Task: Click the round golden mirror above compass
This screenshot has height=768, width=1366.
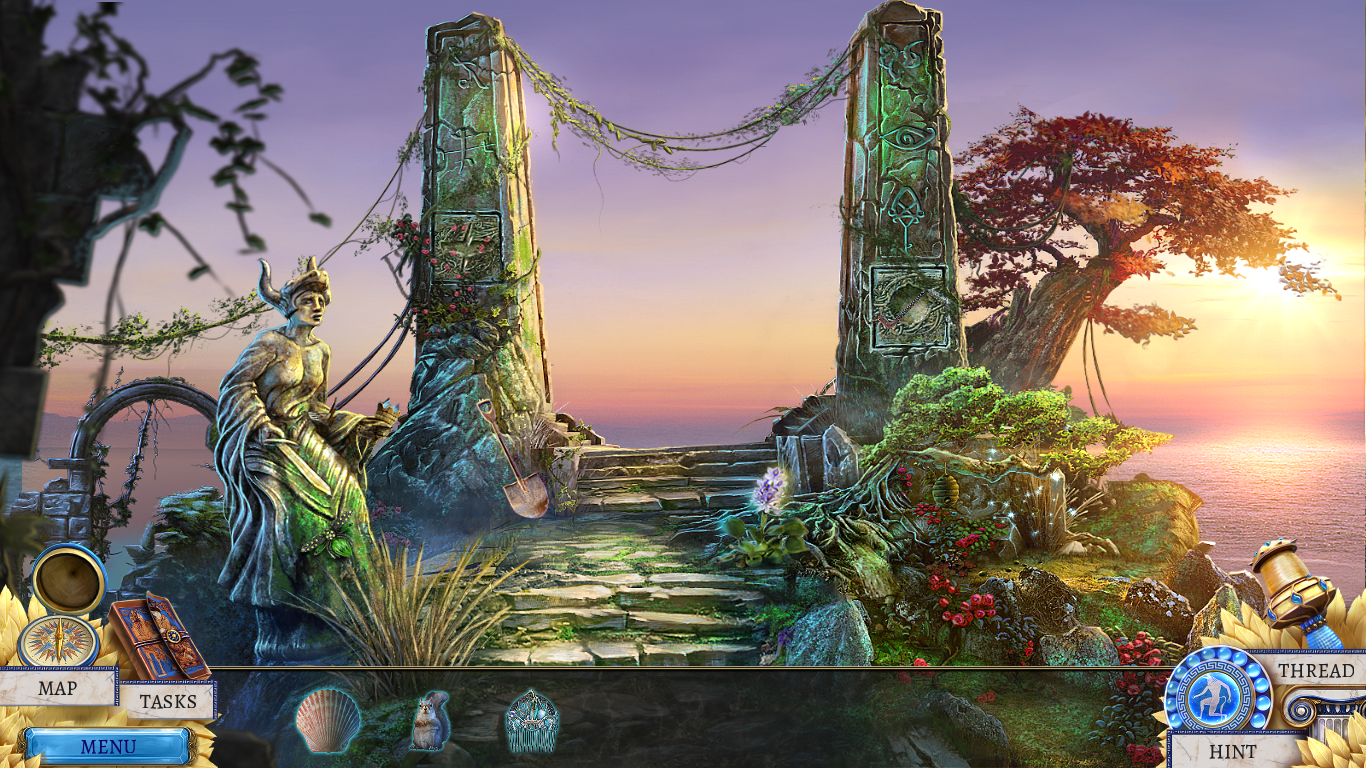Action: pyautogui.click(x=68, y=578)
